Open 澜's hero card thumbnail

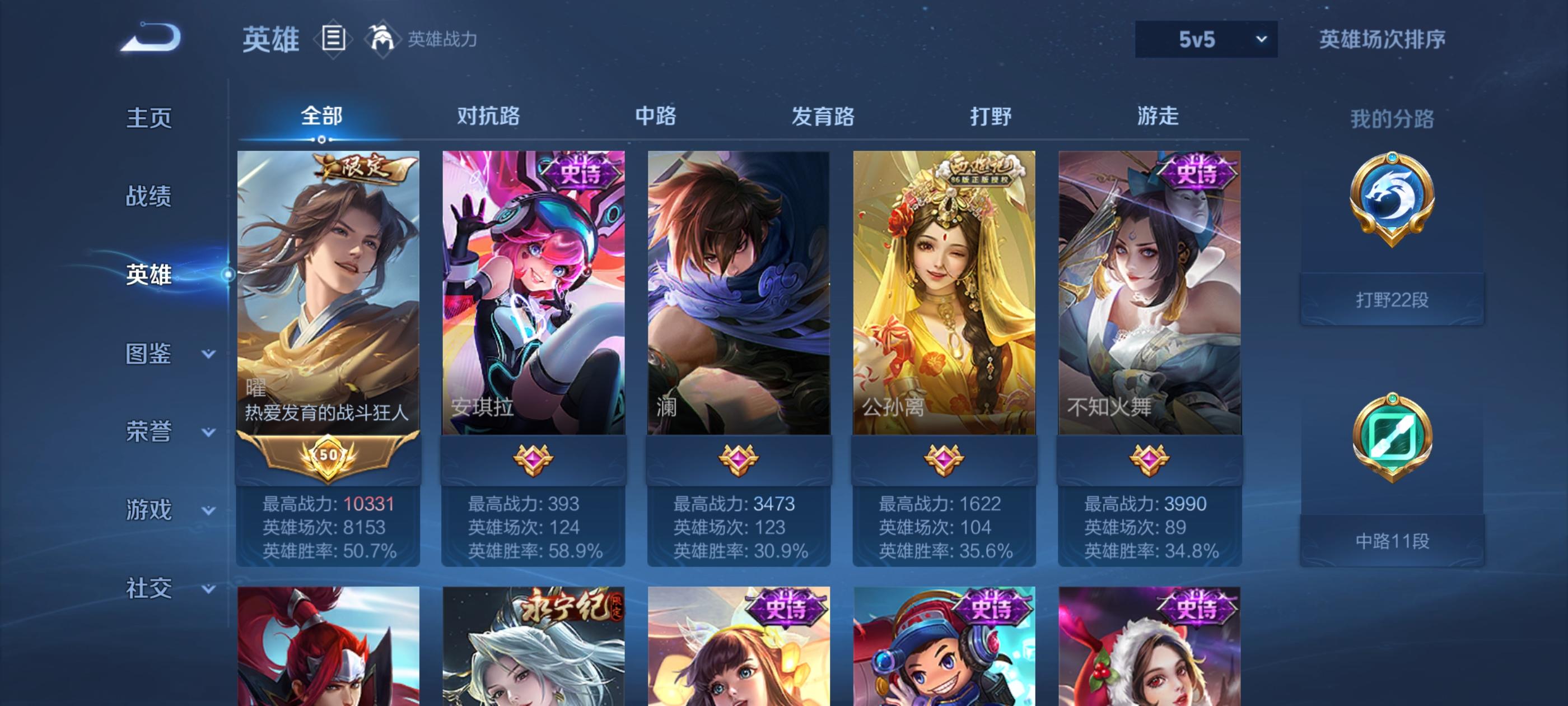click(x=740, y=292)
